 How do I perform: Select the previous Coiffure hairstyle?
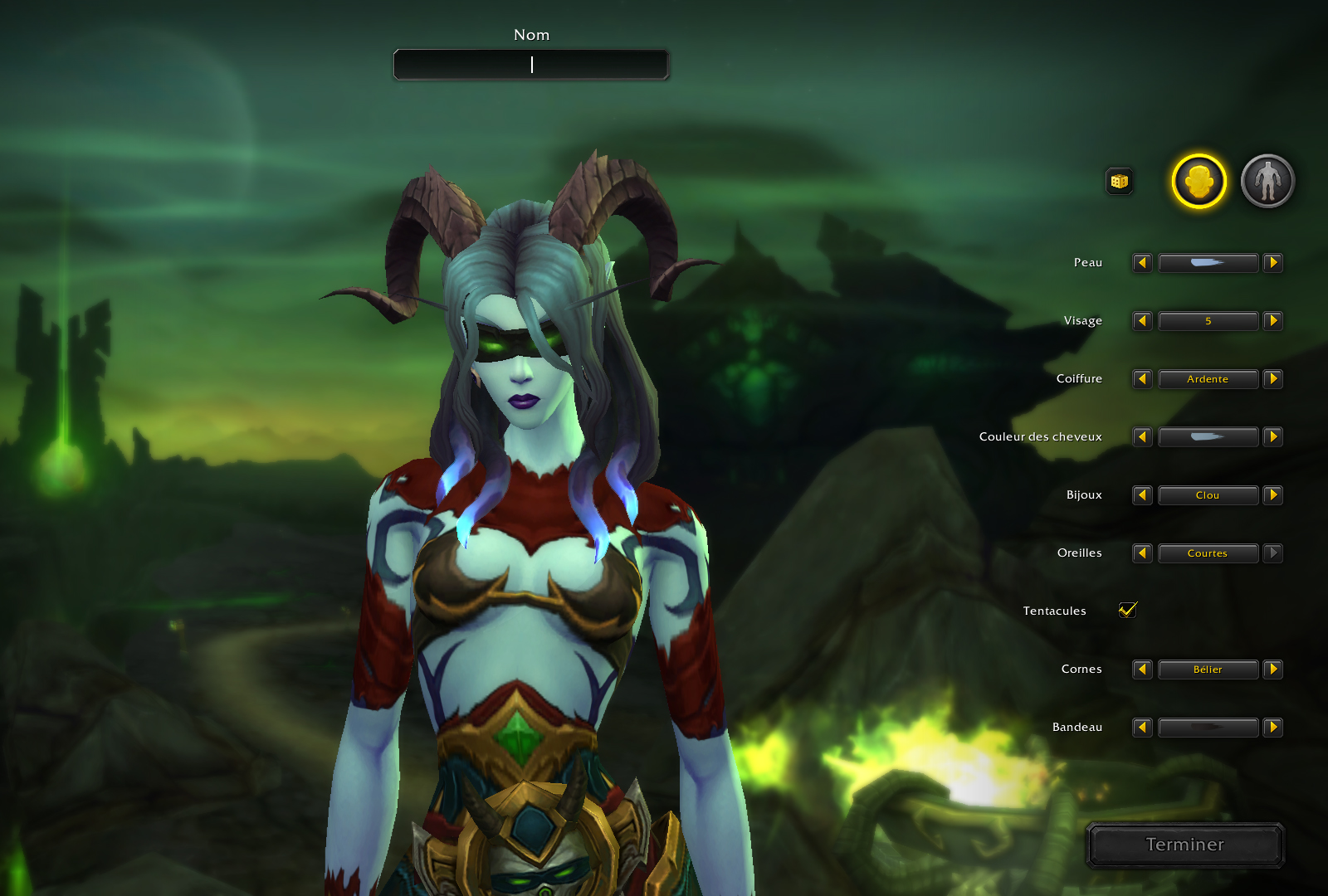tap(1142, 379)
